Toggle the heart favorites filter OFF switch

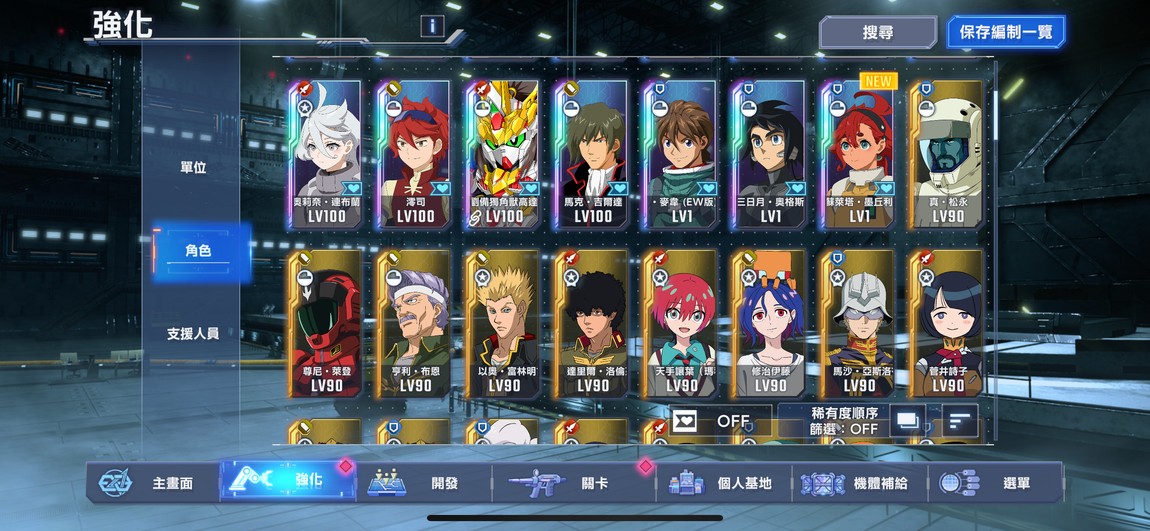(x=720, y=421)
